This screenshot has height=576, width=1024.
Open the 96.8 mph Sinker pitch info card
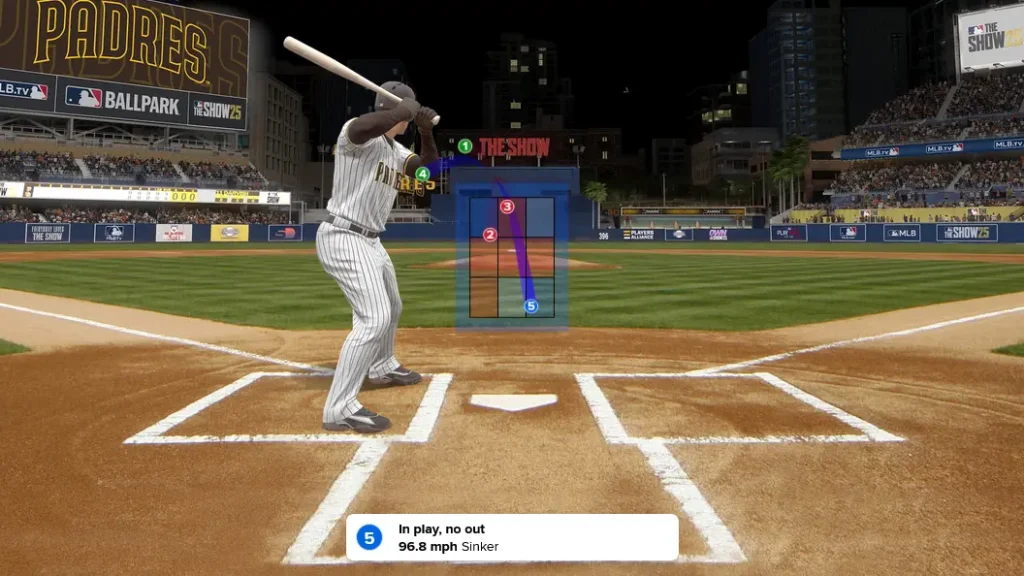click(512, 538)
